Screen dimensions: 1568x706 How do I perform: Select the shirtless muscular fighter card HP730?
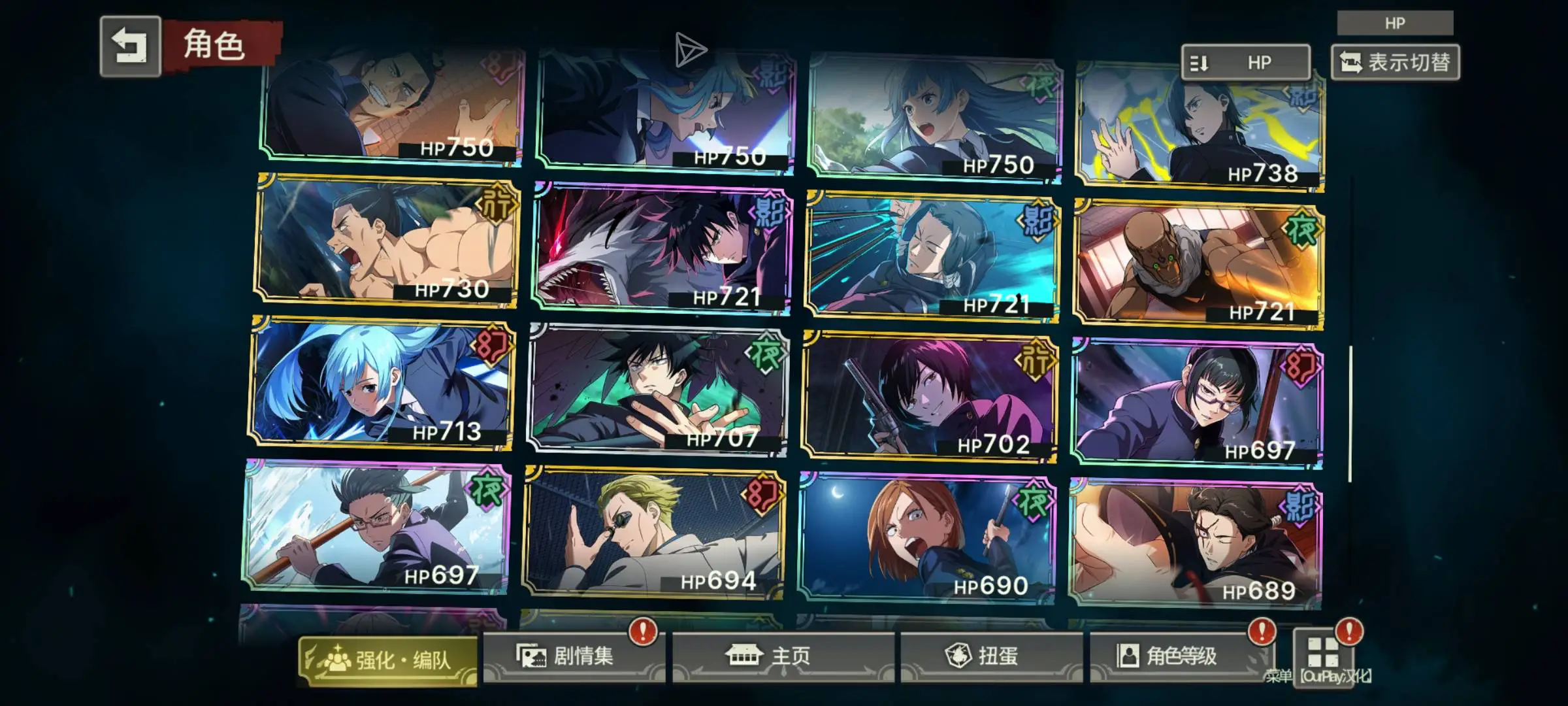tap(387, 241)
